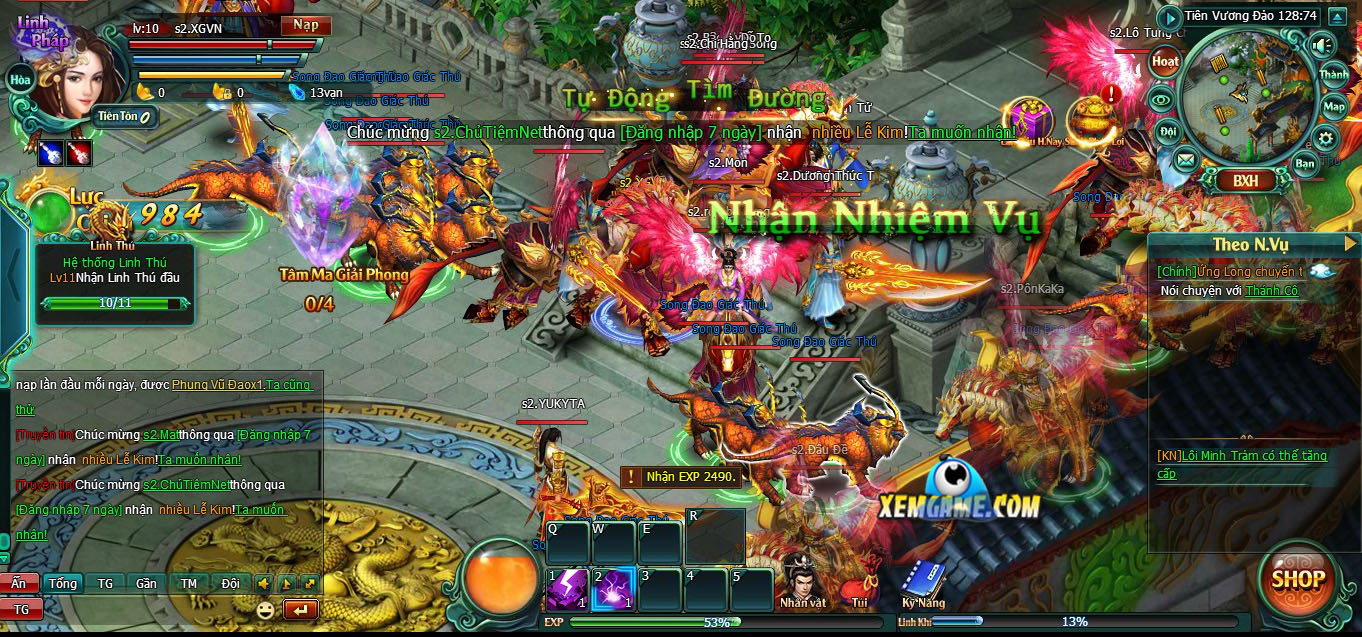Switch chat to the Gần tab

(146, 584)
